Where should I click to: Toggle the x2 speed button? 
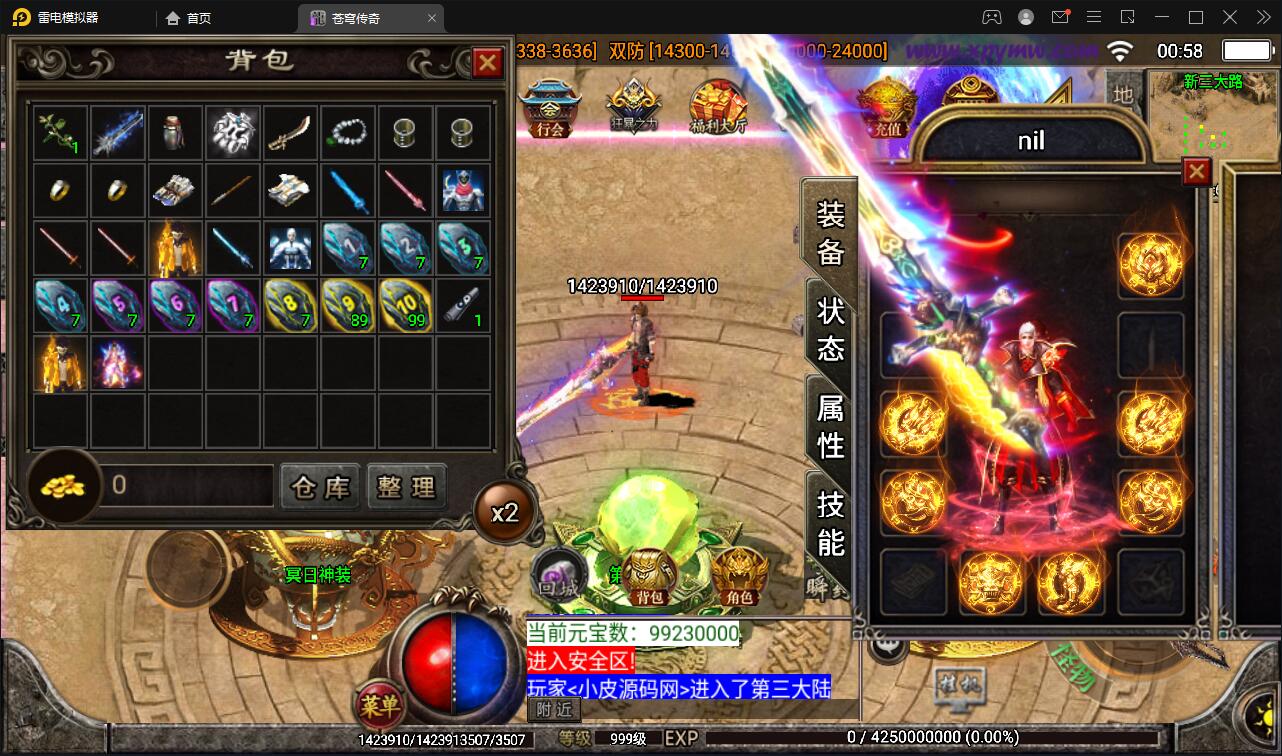click(x=504, y=513)
